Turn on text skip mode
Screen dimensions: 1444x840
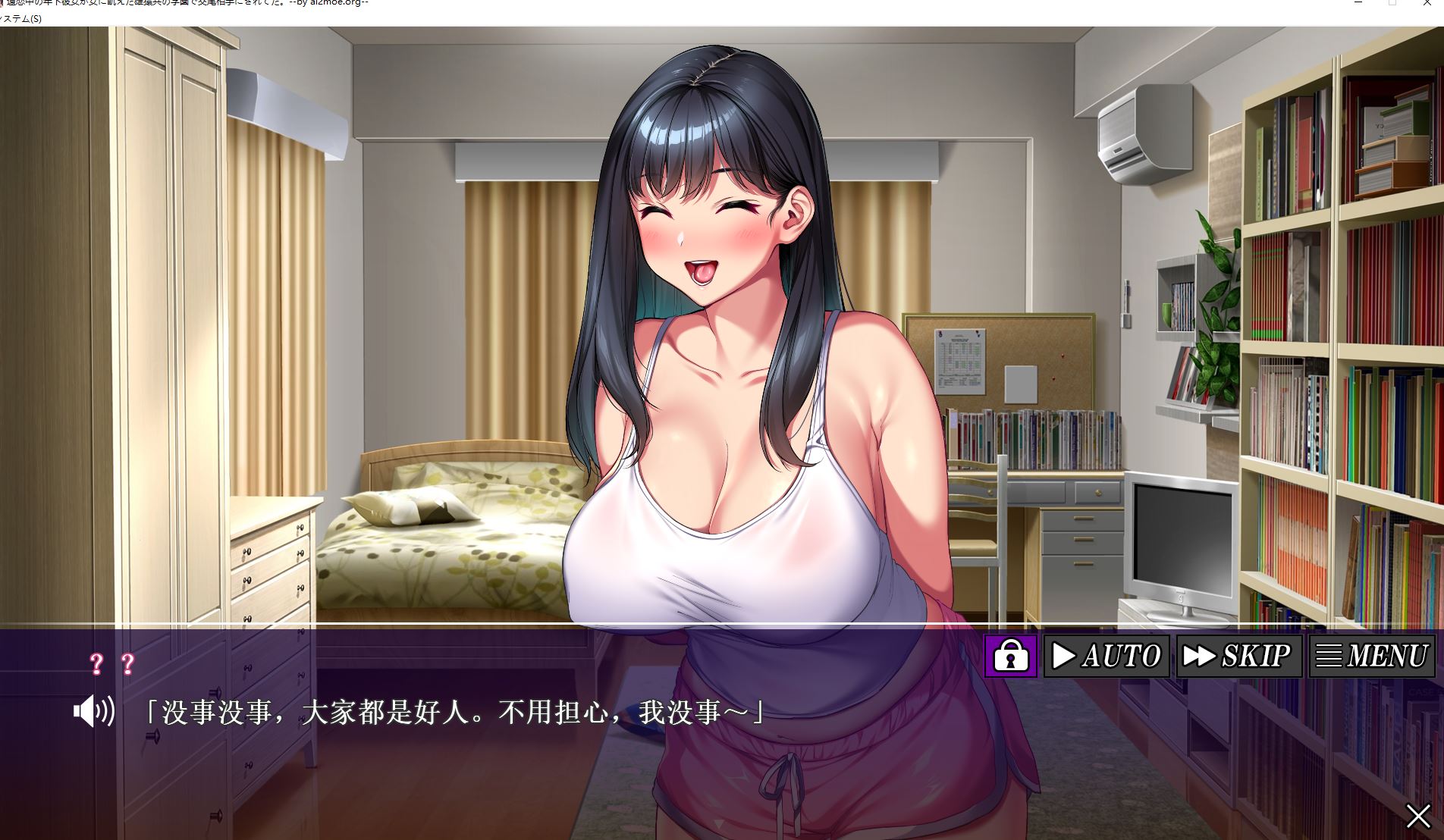coord(1240,655)
